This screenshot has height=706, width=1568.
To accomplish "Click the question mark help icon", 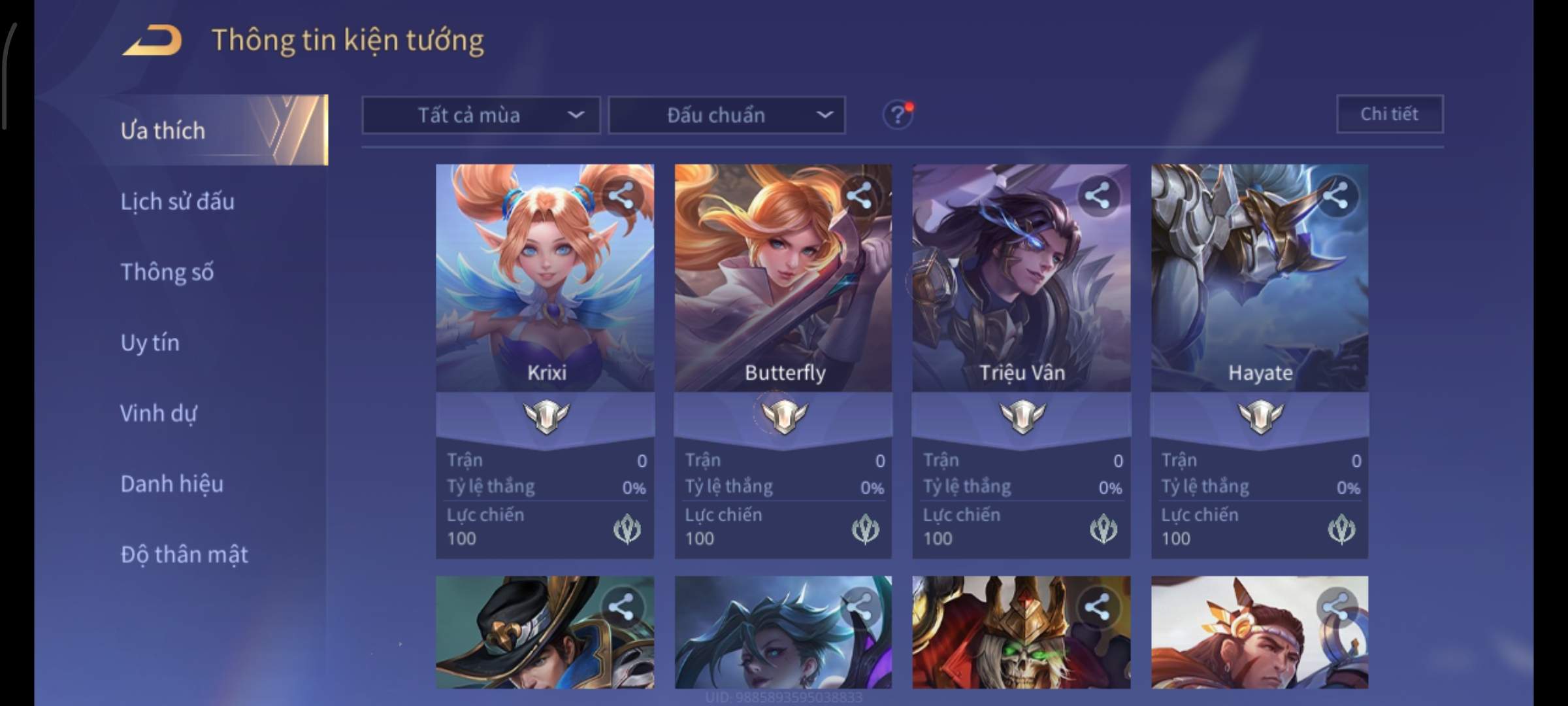I will click(898, 116).
